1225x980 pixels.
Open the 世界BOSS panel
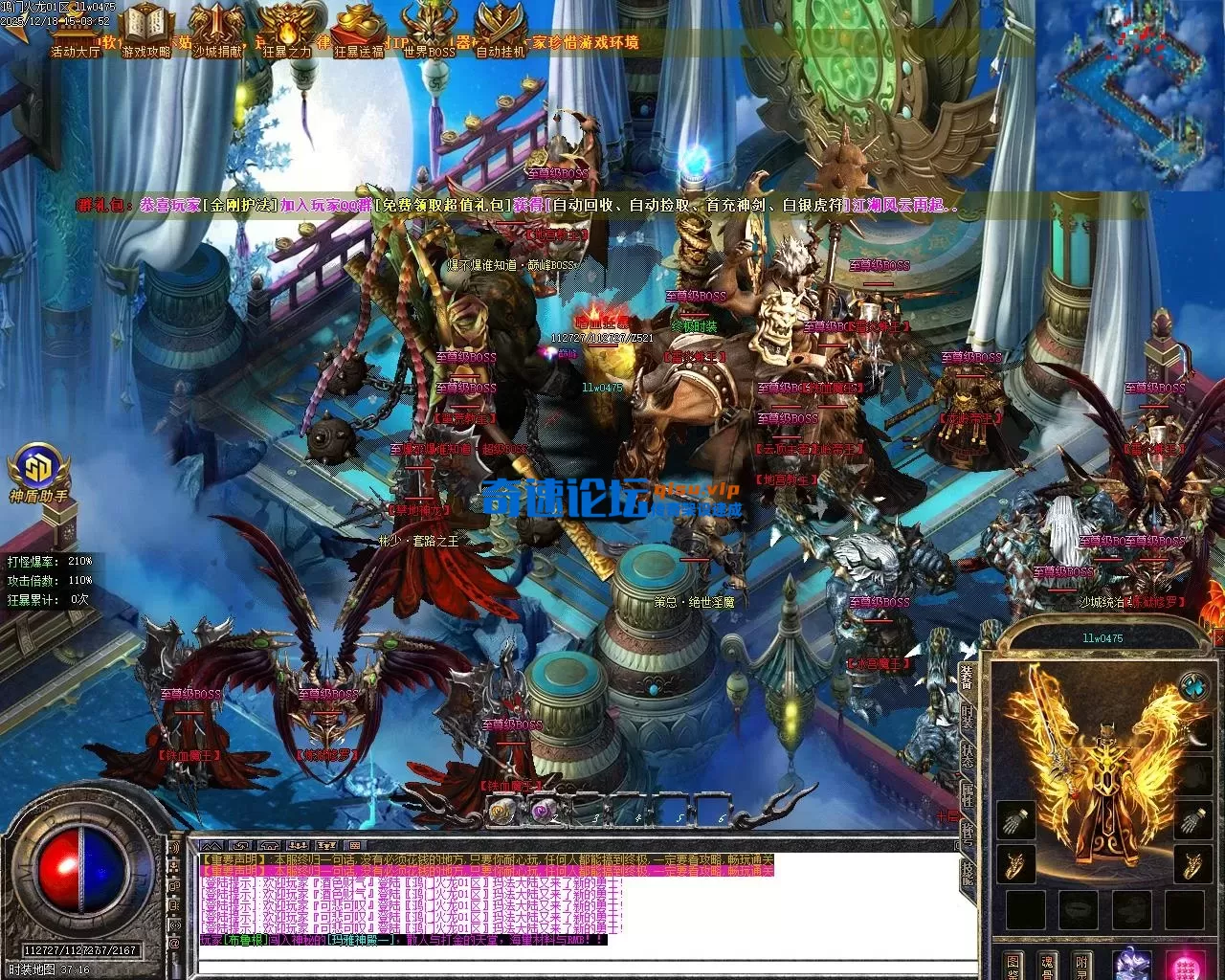[x=429, y=29]
